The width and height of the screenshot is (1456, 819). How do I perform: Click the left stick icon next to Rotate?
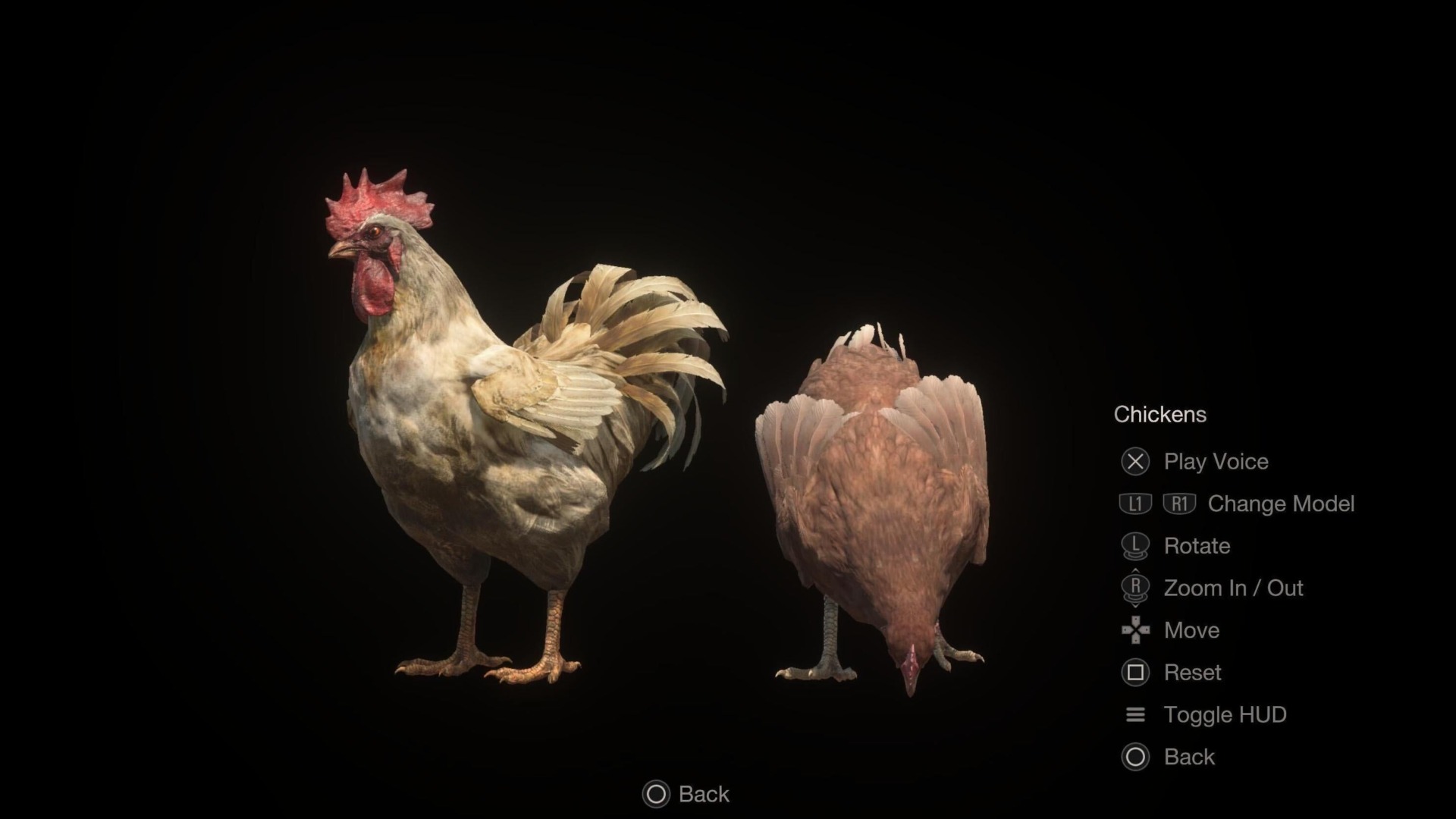[1135, 546]
